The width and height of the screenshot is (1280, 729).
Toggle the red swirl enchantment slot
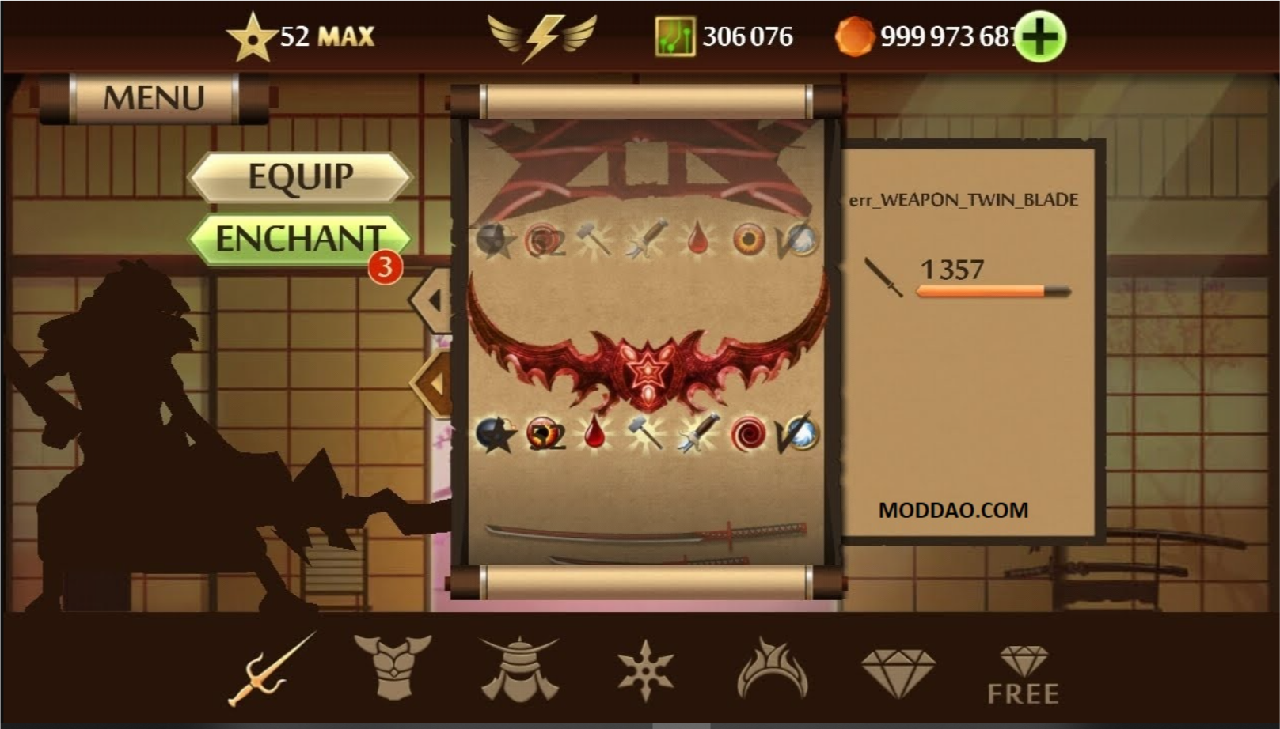[x=747, y=437]
